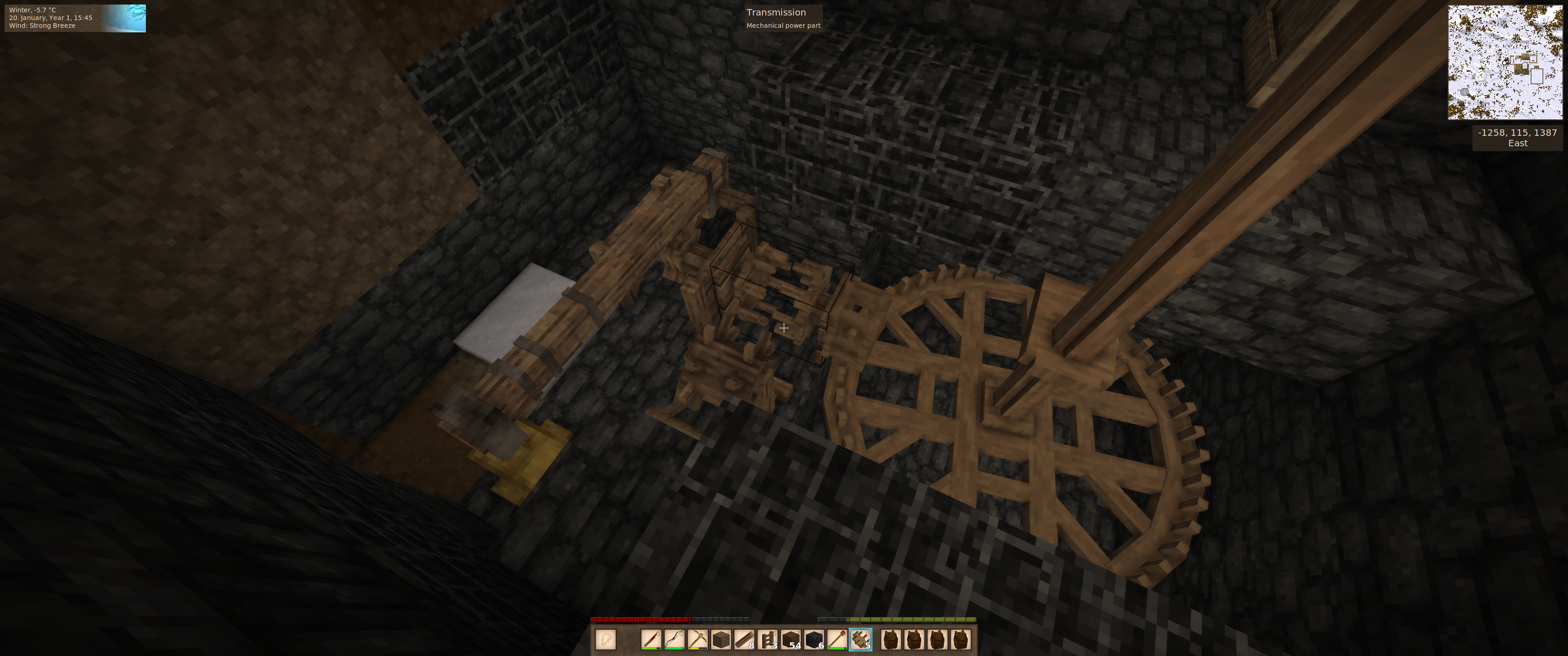Select the pickaxe hotbar slot
This screenshot has width=1568, height=656.
[697, 640]
